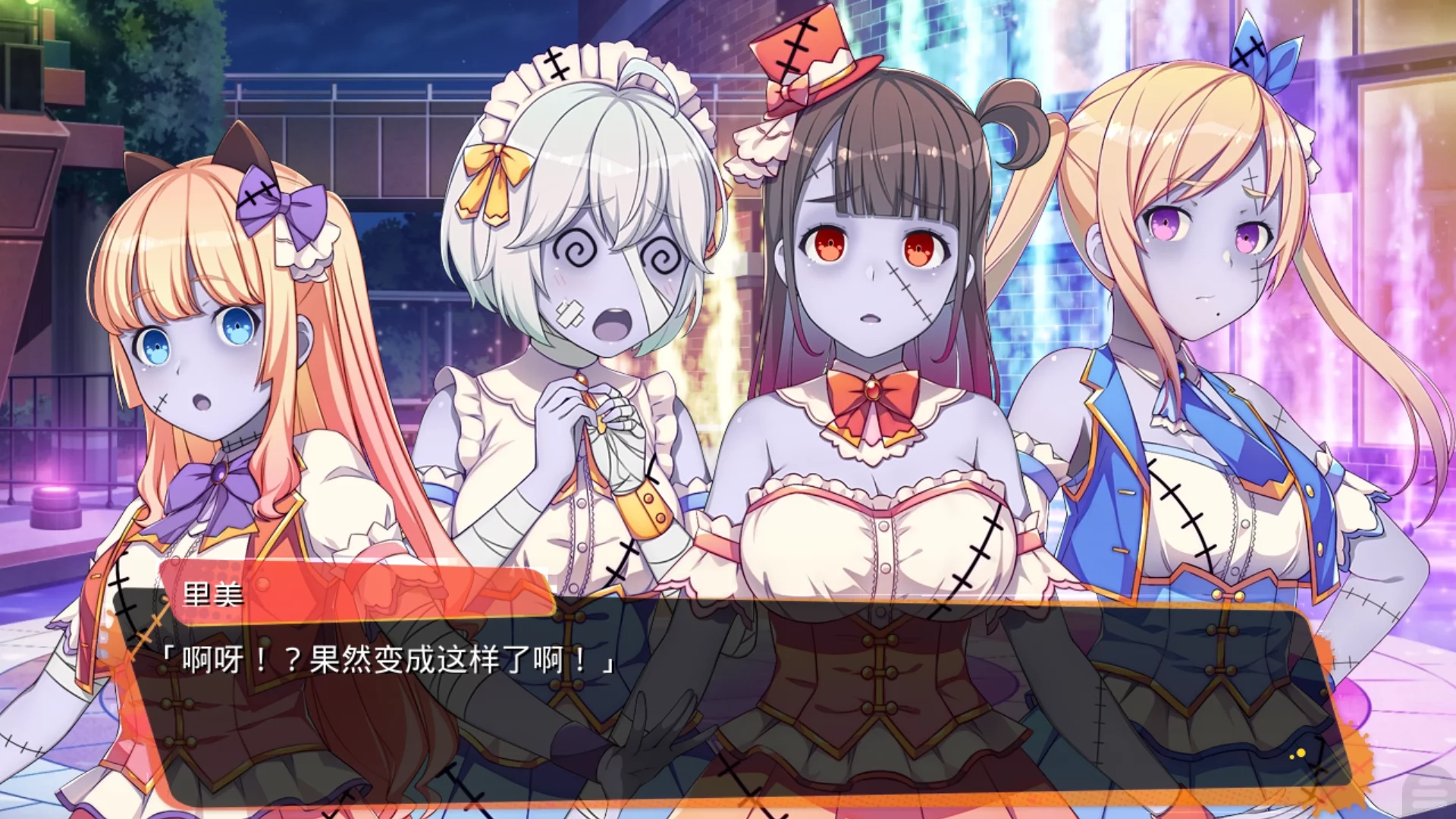Click the blue-eyed orange-haired girl's face
The height and width of the screenshot is (819, 1456).
(190, 341)
